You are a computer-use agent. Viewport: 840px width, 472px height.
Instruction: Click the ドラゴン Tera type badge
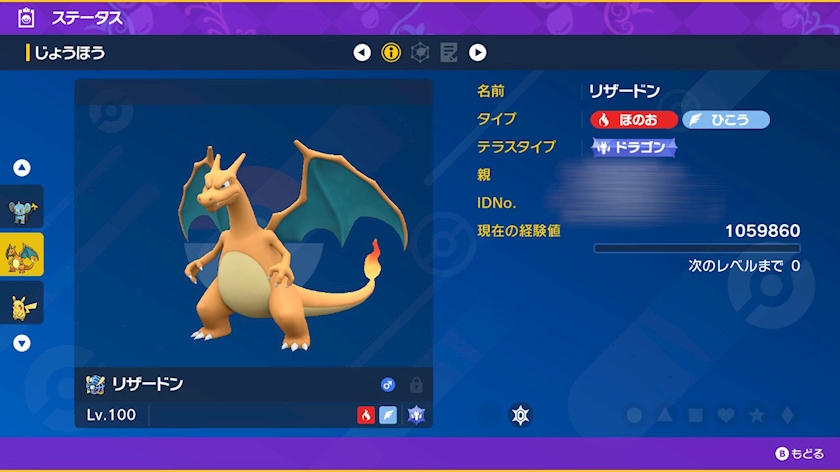point(634,147)
